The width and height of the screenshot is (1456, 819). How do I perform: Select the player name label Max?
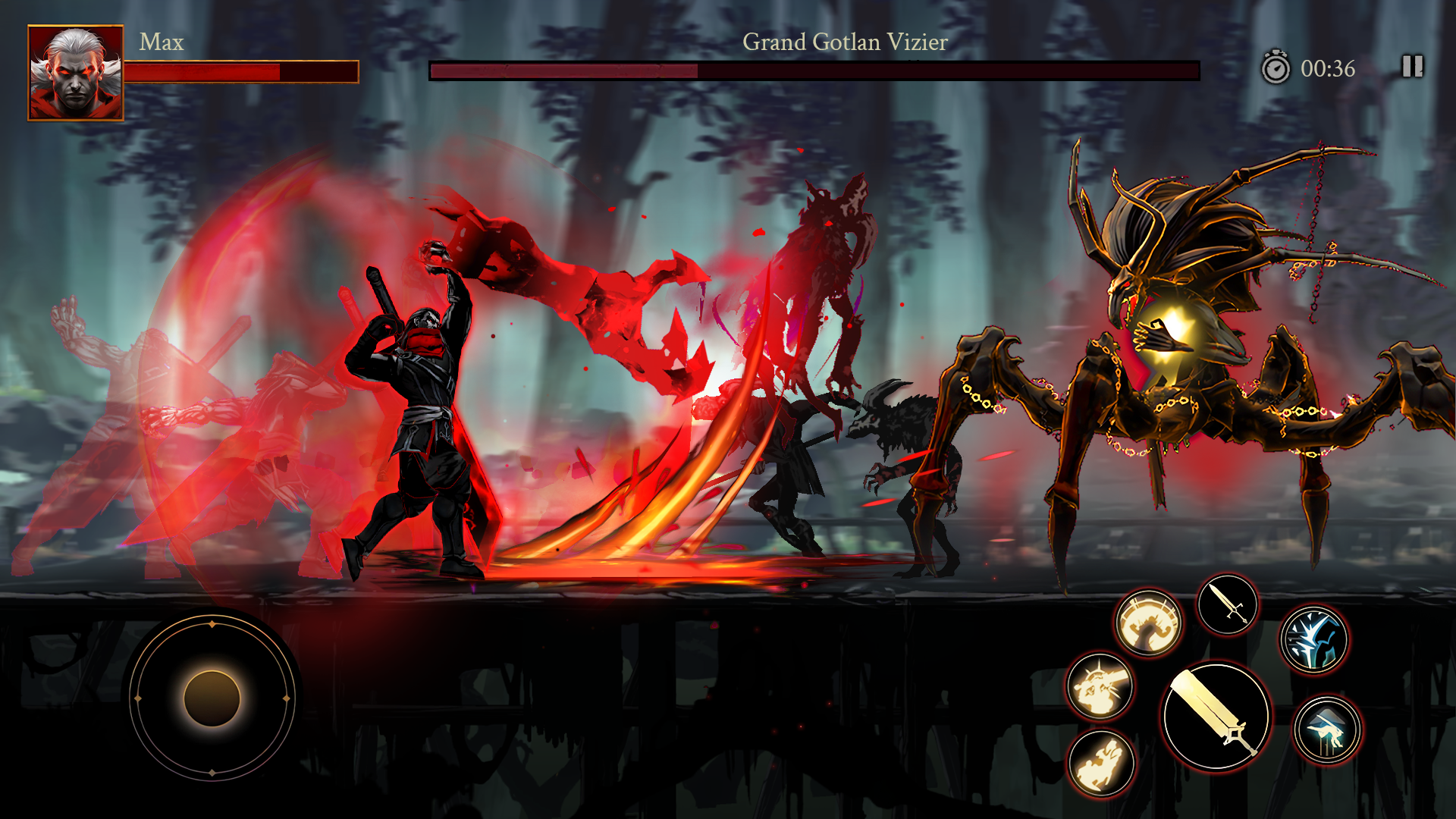tap(162, 42)
